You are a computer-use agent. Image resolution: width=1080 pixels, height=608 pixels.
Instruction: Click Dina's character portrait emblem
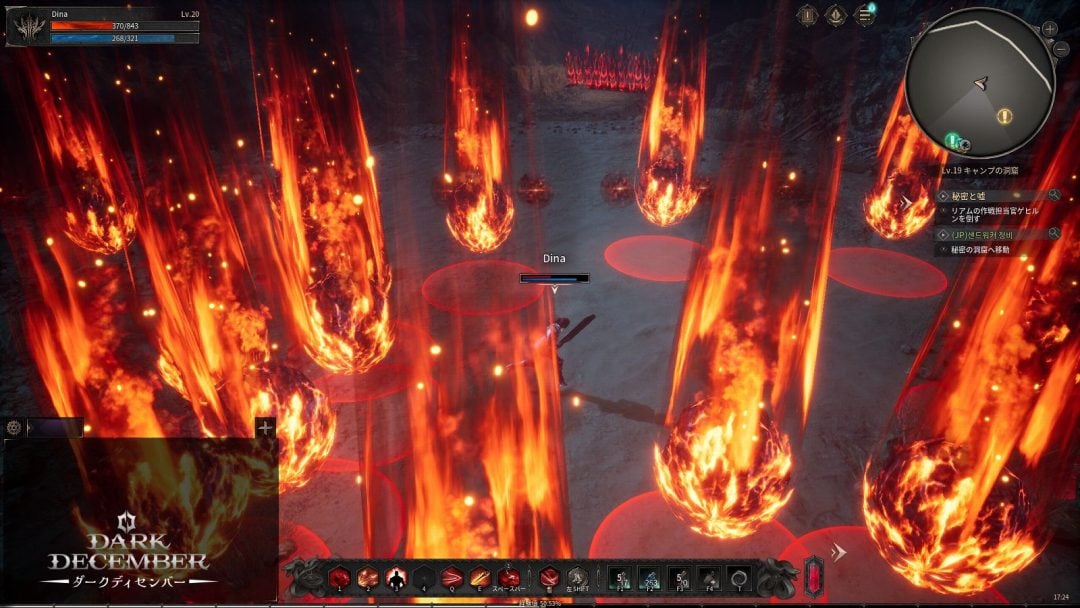click(x=26, y=27)
